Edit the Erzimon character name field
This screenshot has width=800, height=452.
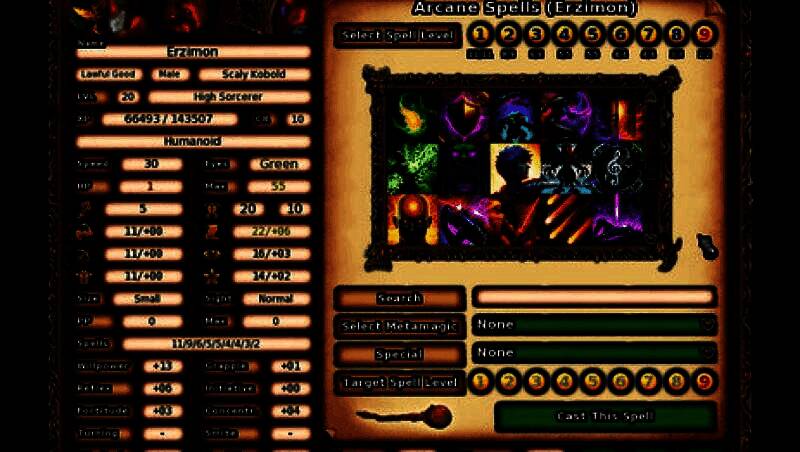click(x=194, y=52)
